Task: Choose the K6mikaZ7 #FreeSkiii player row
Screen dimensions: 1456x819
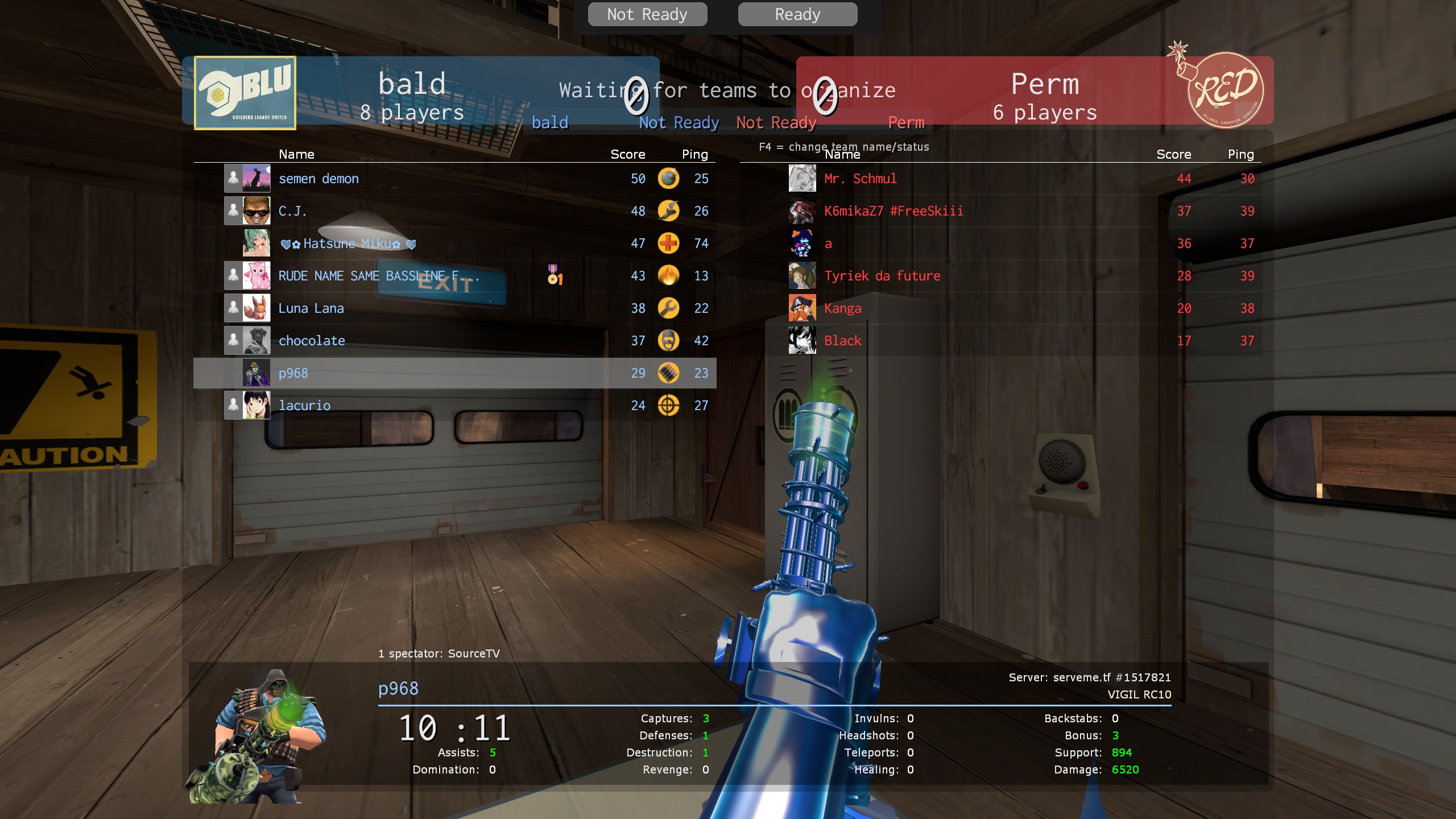Action: (x=894, y=211)
